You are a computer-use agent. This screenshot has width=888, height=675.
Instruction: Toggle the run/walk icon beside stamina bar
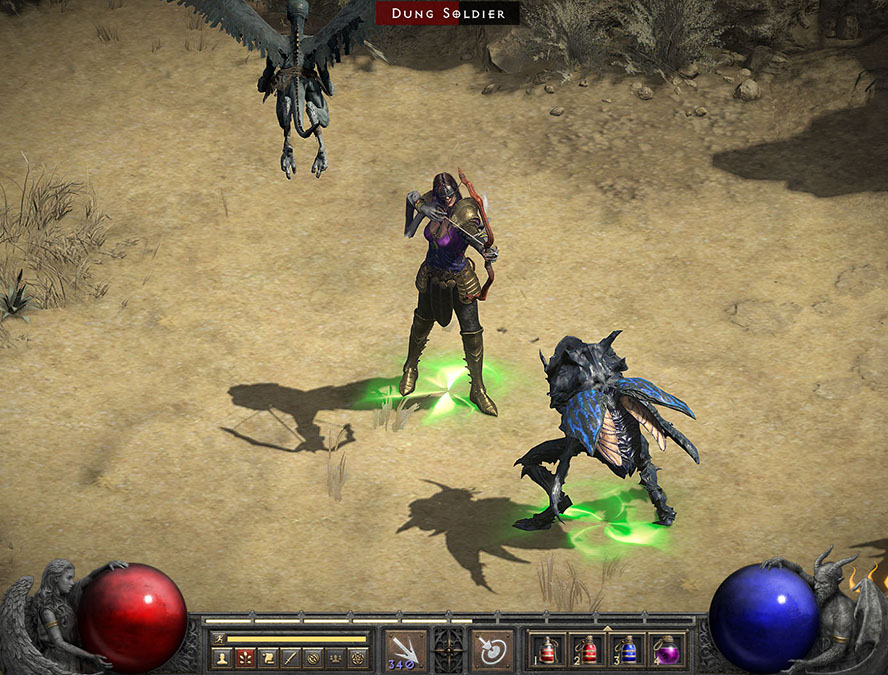[x=218, y=638]
